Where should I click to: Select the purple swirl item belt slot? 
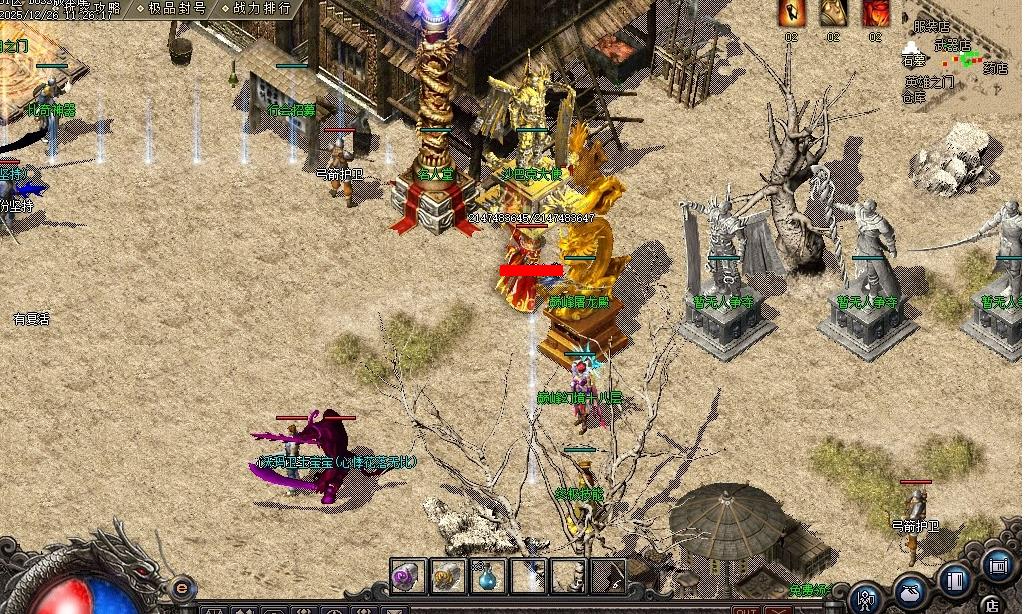click(407, 576)
